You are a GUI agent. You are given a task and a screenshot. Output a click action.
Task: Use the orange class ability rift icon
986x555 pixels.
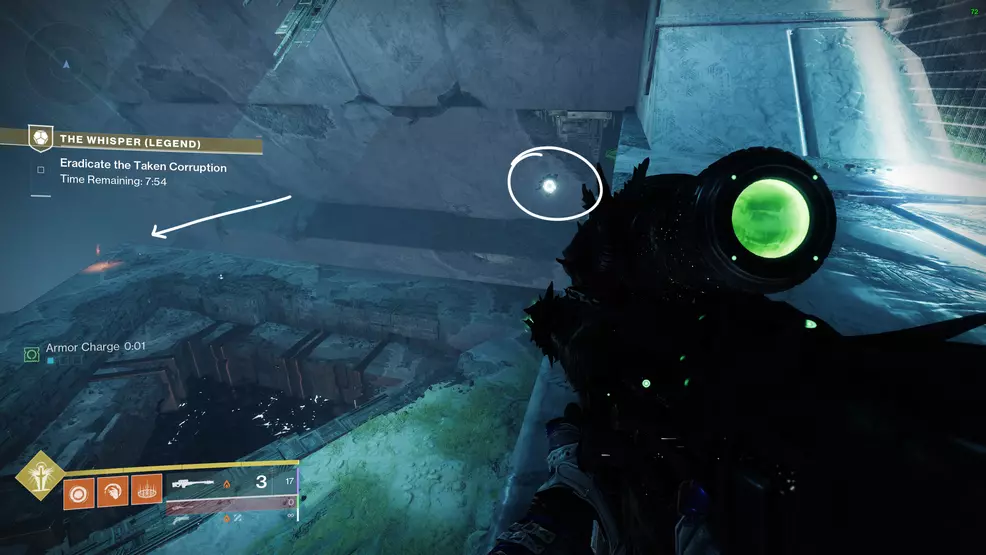click(x=146, y=490)
